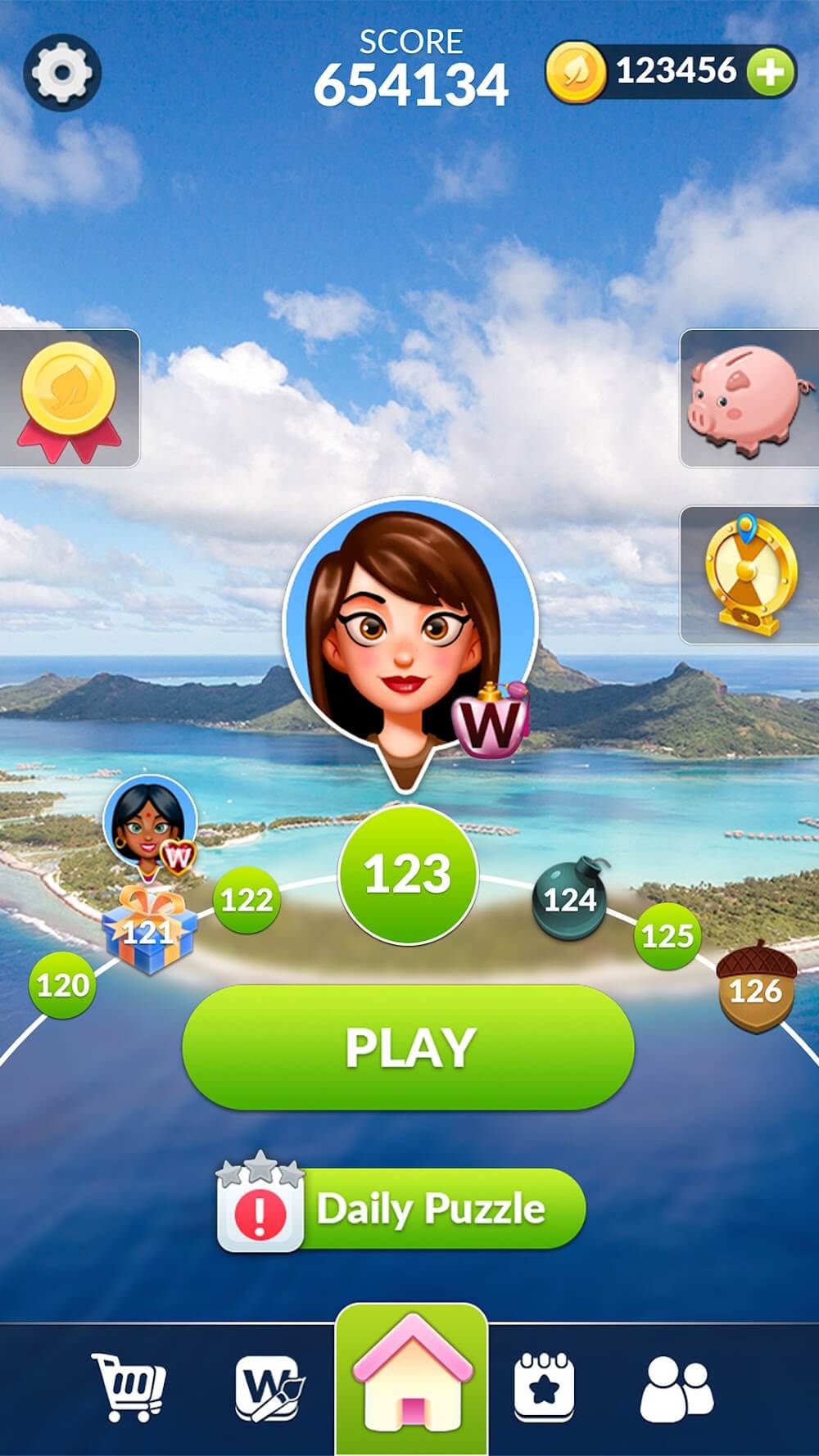This screenshot has height=1456, width=819.
Task: Select the level 124 bomb node
Action: (x=570, y=900)
